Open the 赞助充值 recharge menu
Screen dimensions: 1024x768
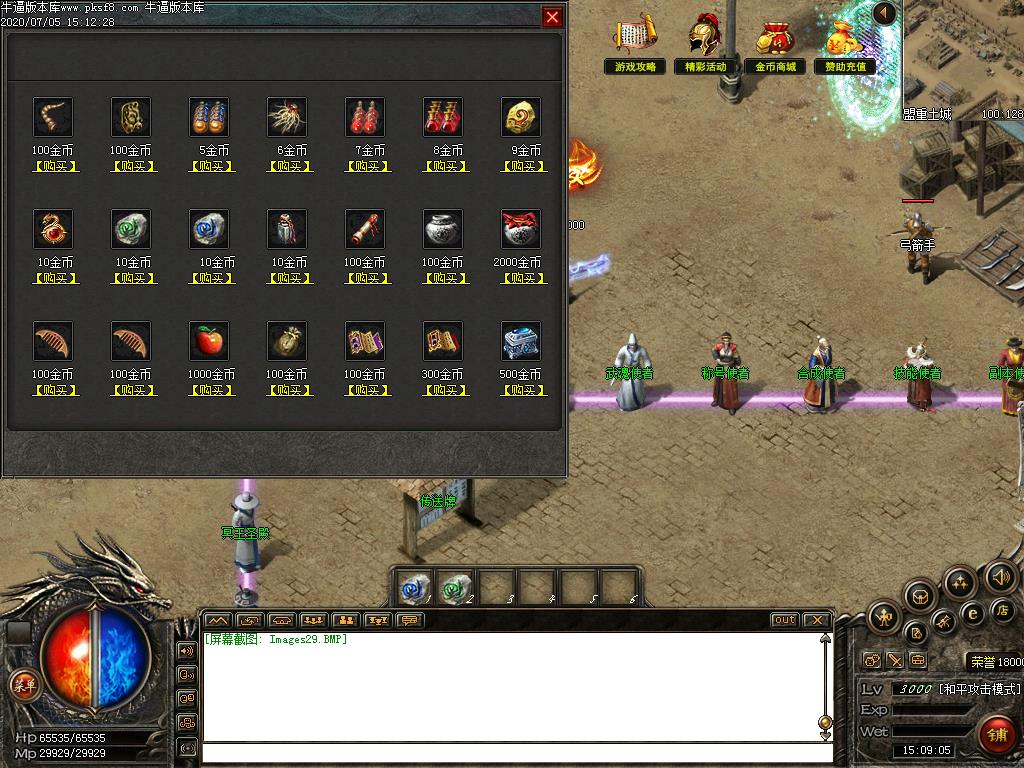(x=845, y=46)
